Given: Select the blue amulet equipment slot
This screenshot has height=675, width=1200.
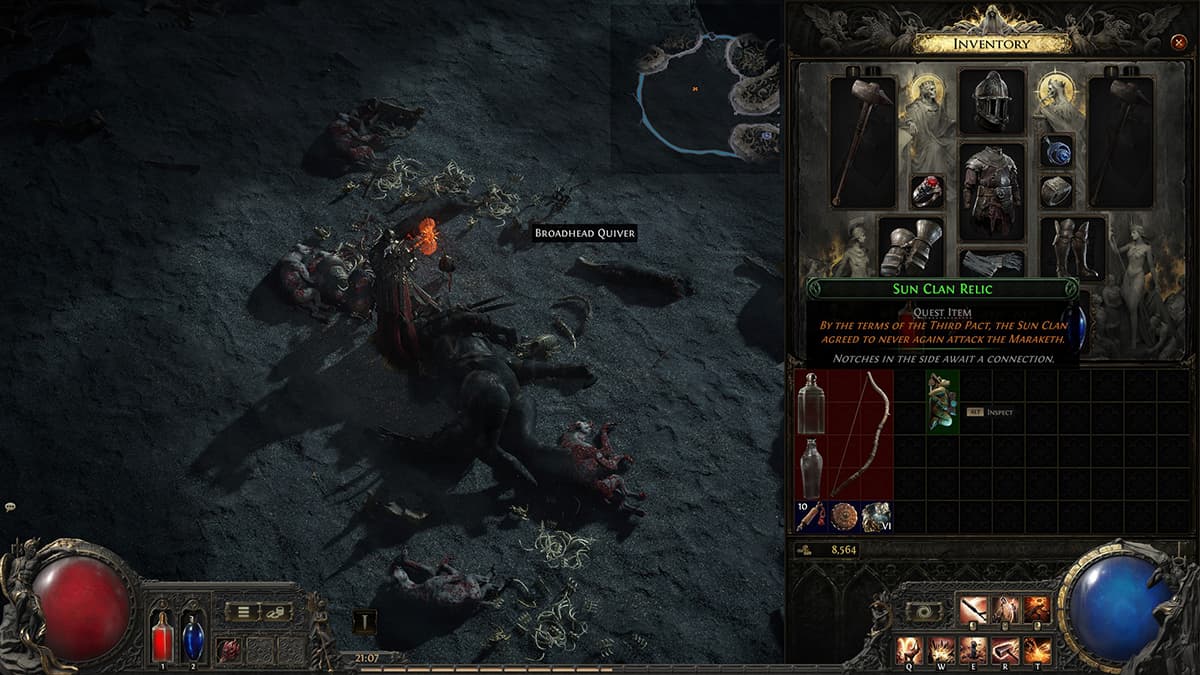Looking at the screenshot, I should tap(1056, 151).
